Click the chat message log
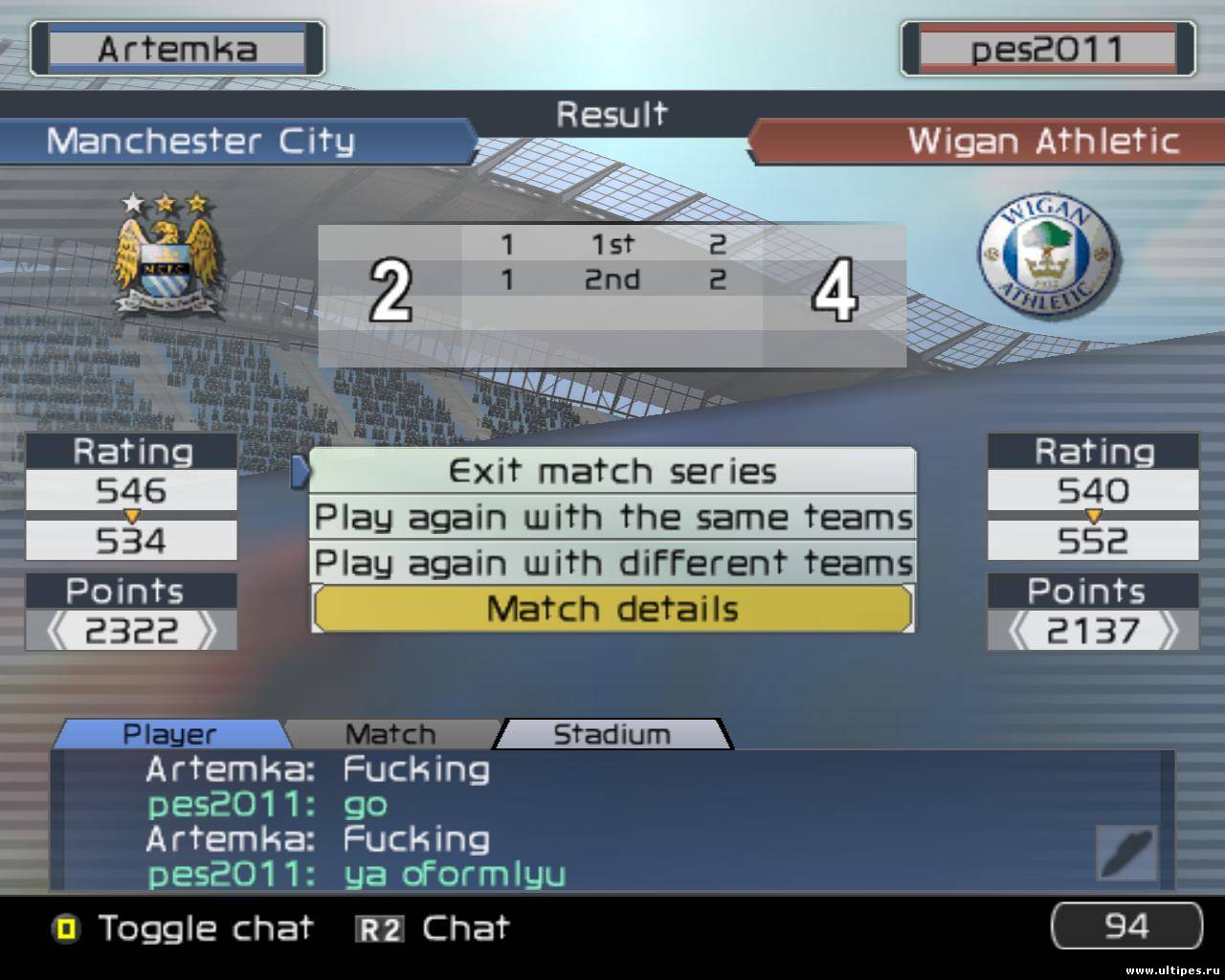 tap(574, 821)
